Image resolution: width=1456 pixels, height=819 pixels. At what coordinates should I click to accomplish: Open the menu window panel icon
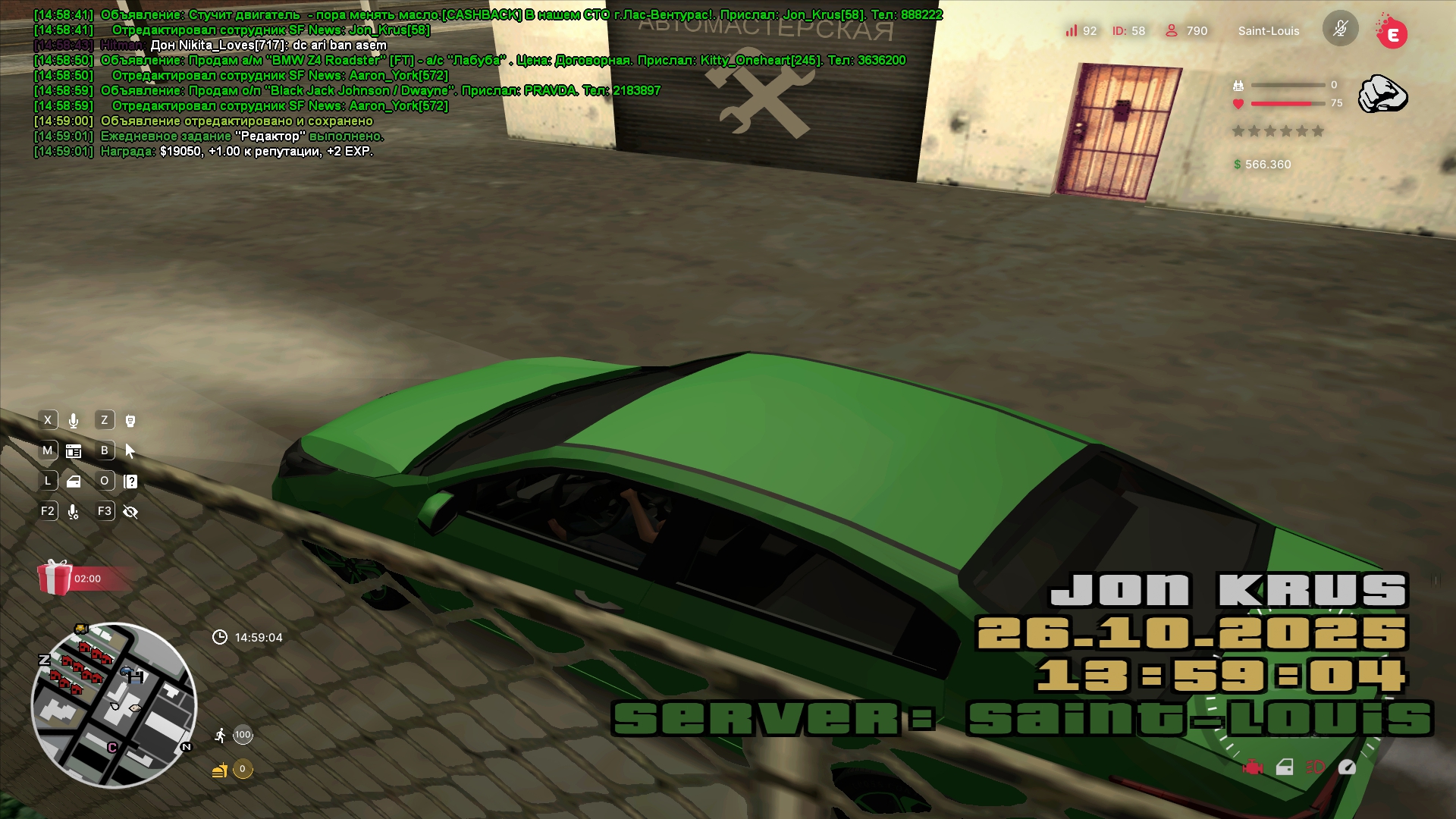(74, 451)
